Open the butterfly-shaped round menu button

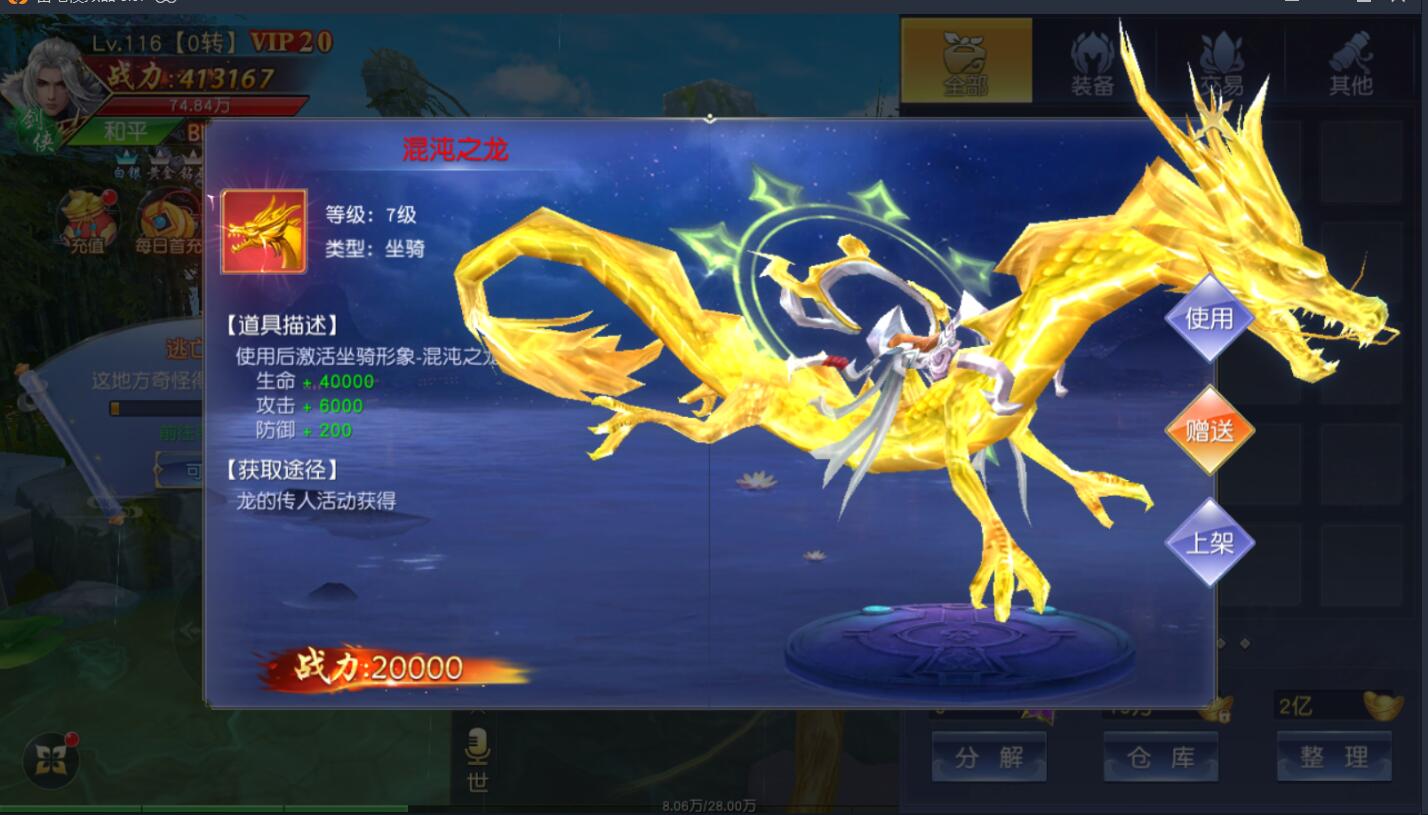(51, 761)
